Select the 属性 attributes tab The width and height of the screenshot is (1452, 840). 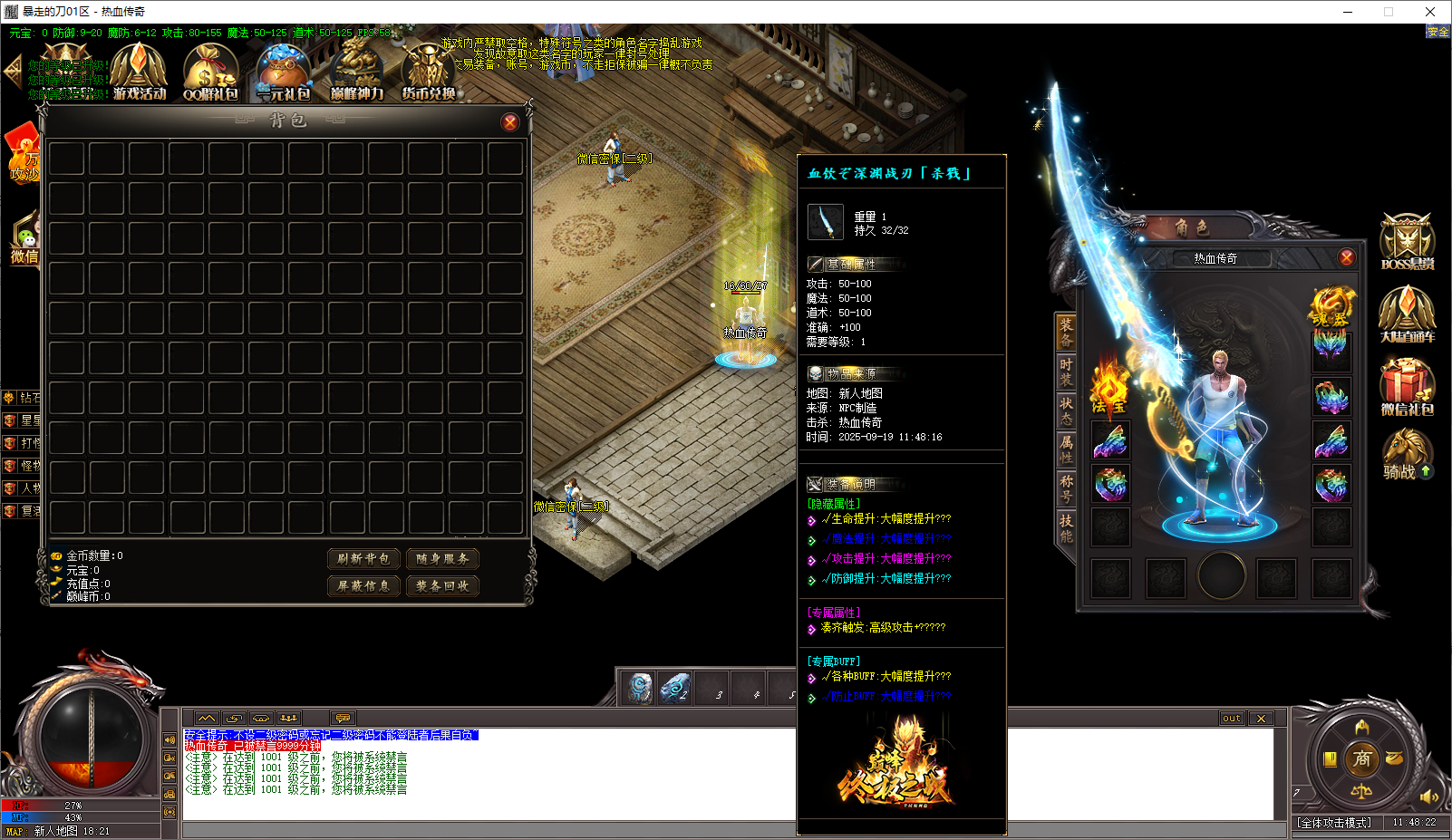1066,449
